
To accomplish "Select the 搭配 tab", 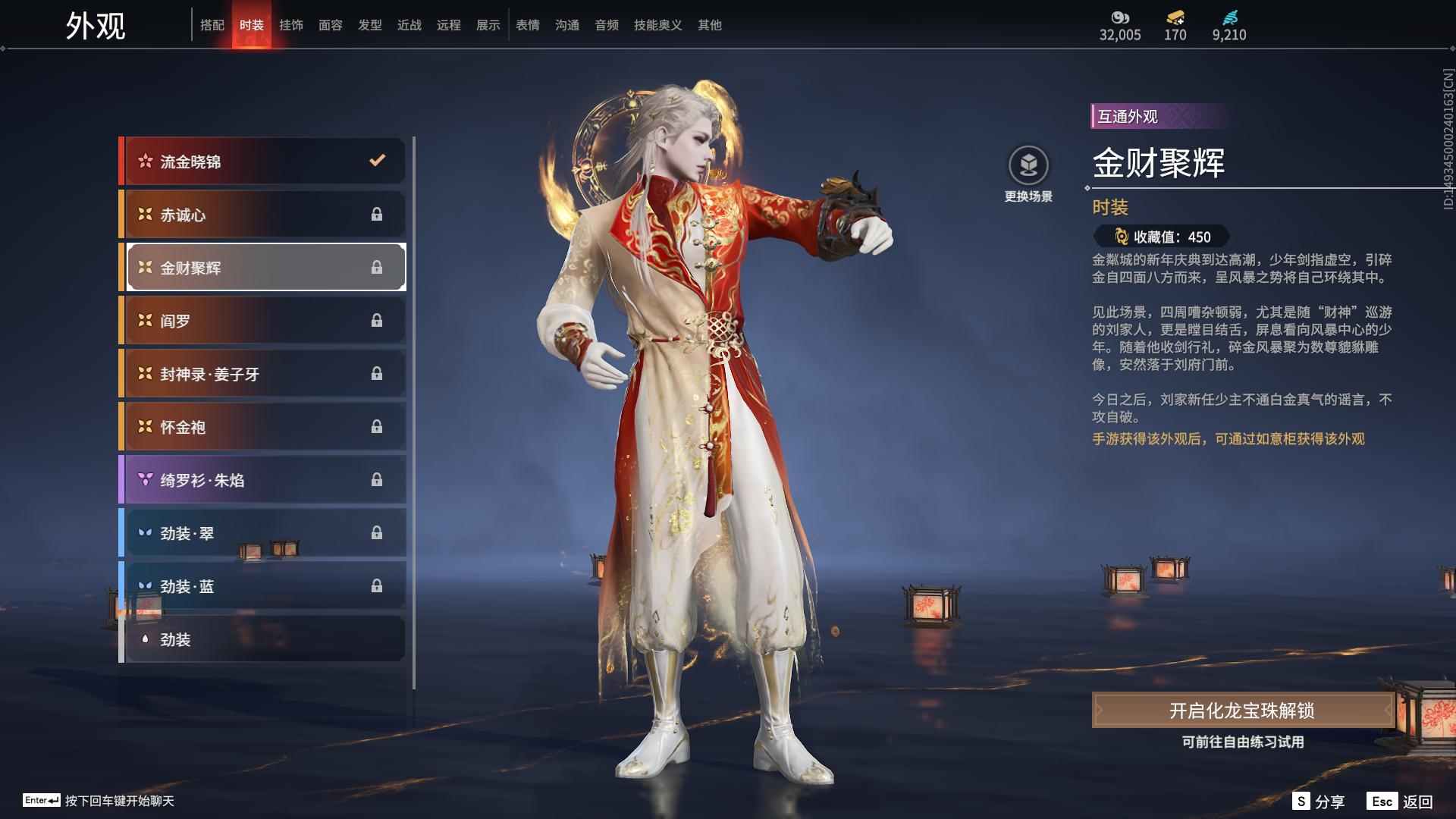I will point(213,24).
